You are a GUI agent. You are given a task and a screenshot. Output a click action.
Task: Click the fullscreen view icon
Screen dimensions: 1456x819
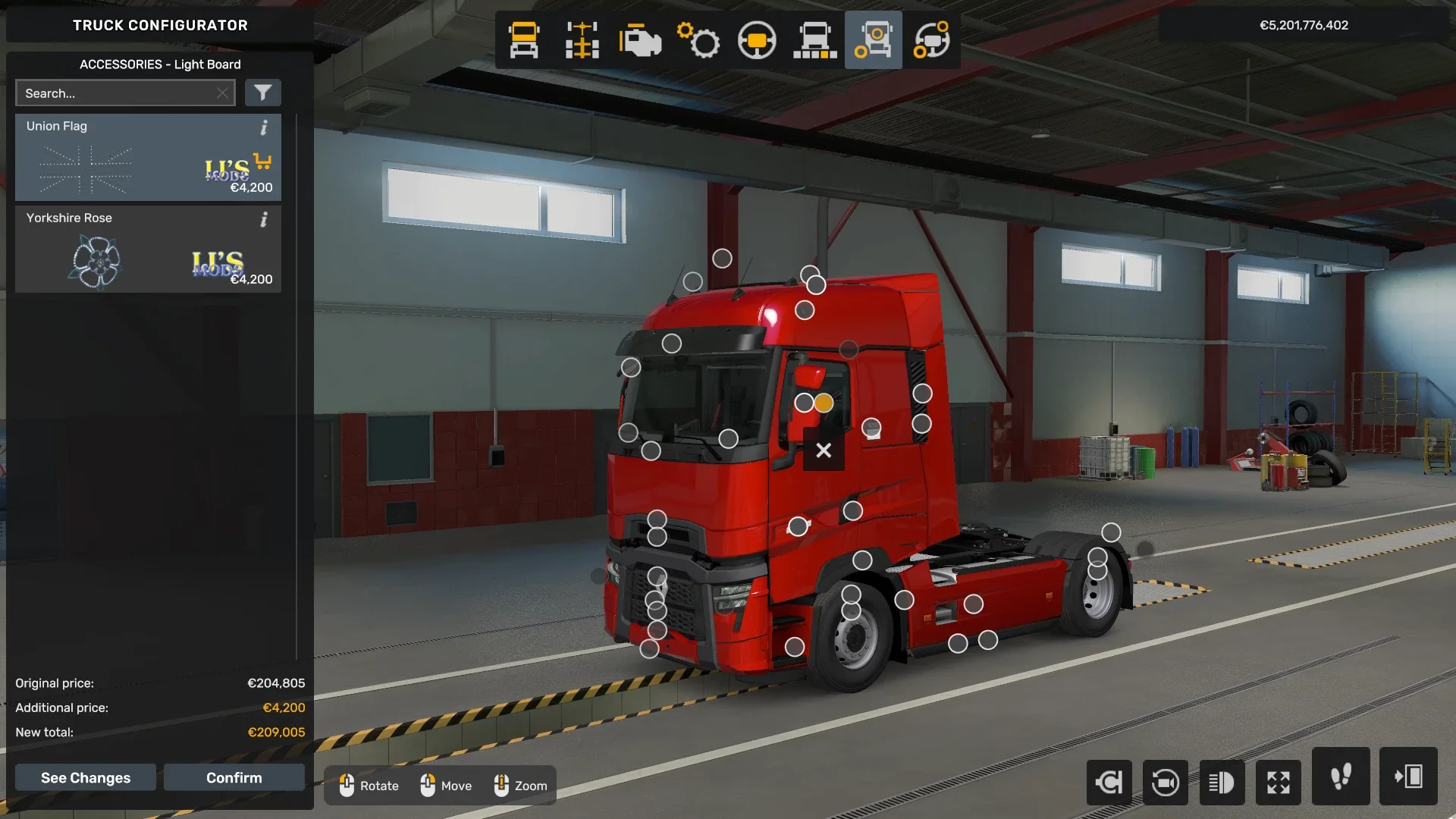click(1279, 782)
